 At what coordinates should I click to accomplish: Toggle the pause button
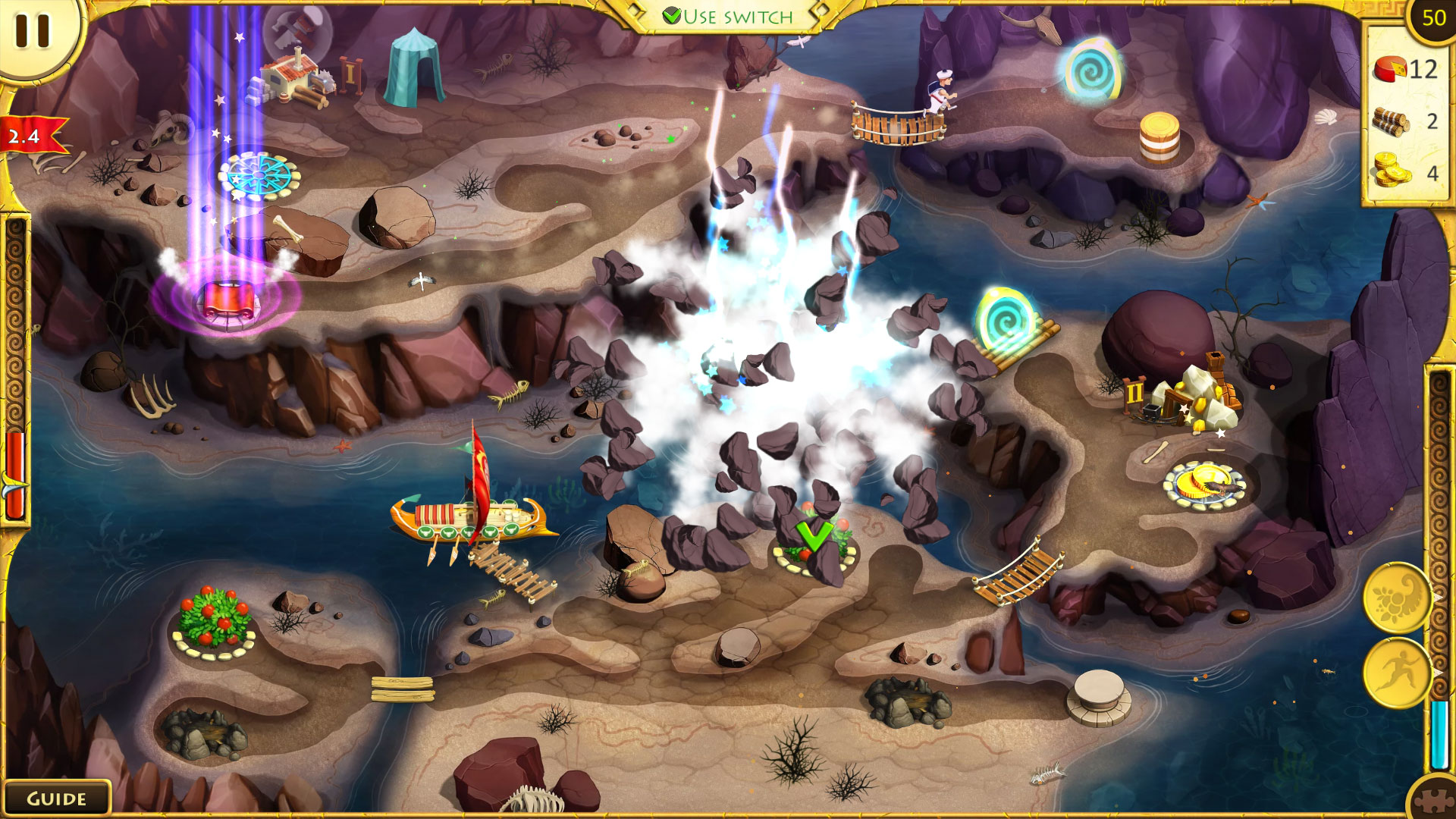tap(32, 32)
